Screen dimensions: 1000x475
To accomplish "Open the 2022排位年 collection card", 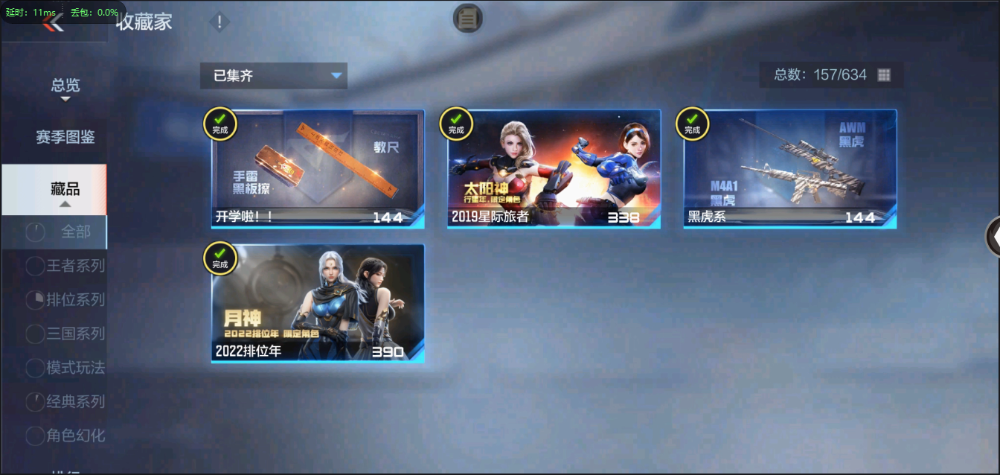I will [x=317, y=303].
